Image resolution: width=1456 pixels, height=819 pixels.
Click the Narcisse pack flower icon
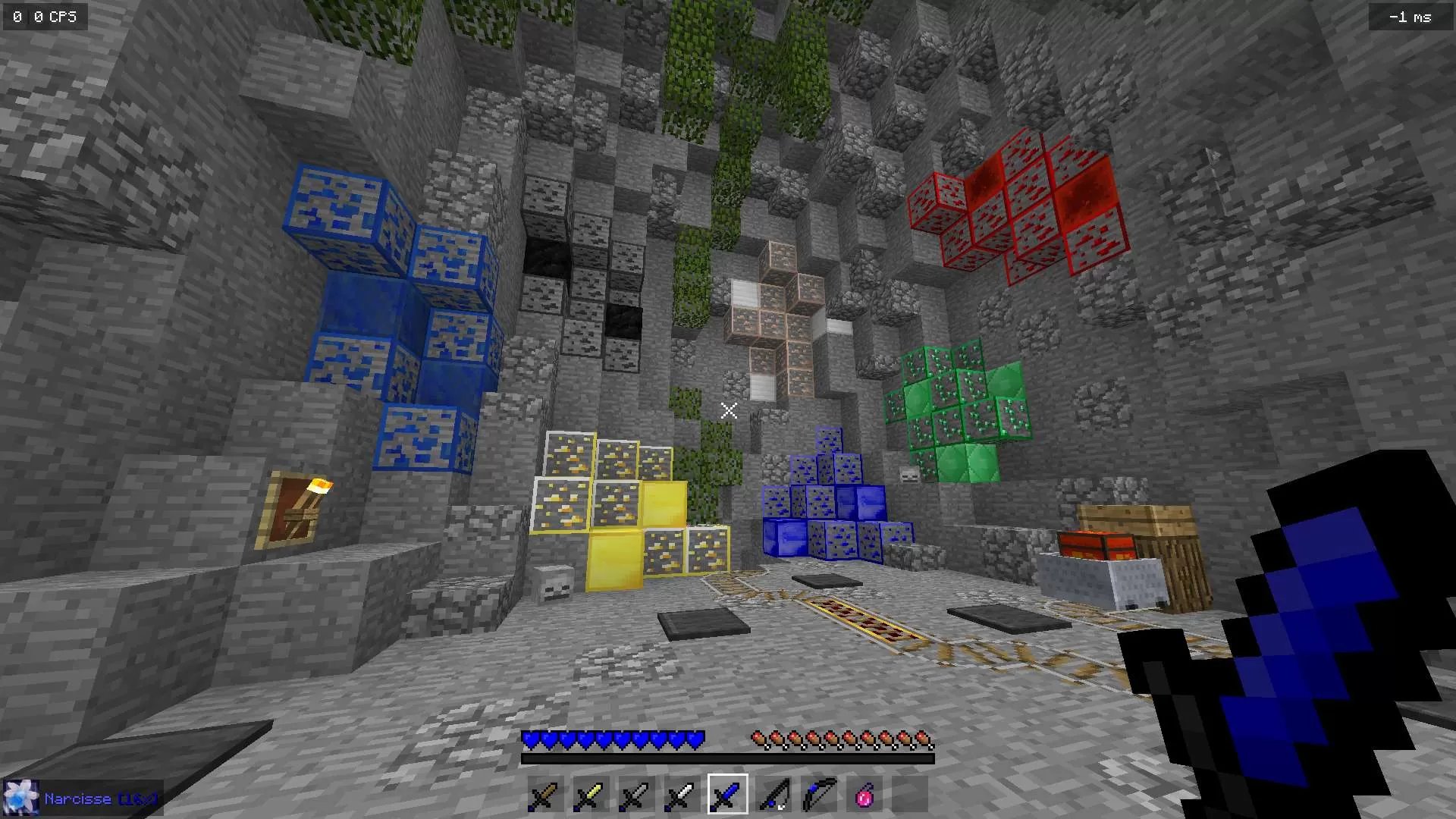point(20,799)
